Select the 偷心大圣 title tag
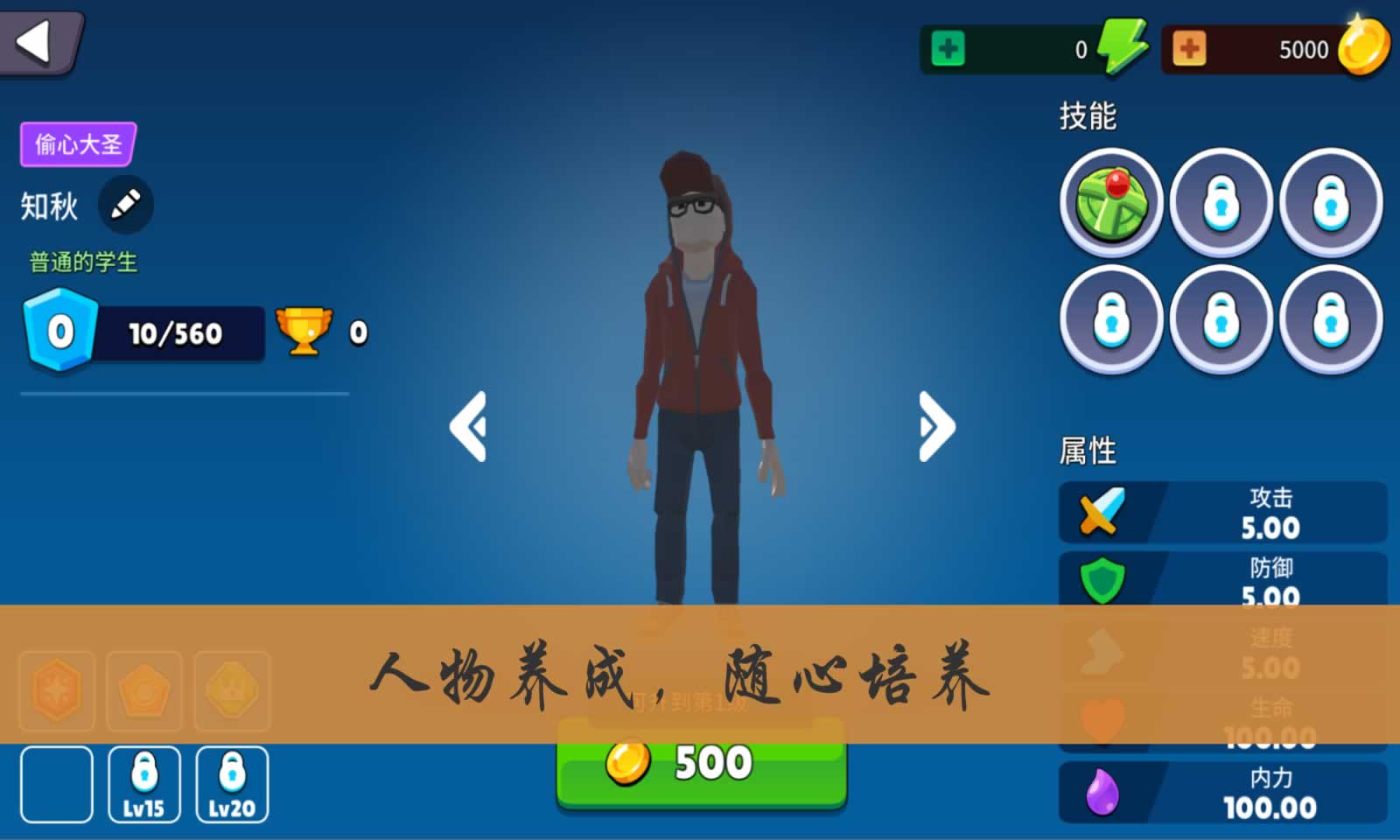The width and height of the screenshot is (1400, 840). [x=77, y=144]
